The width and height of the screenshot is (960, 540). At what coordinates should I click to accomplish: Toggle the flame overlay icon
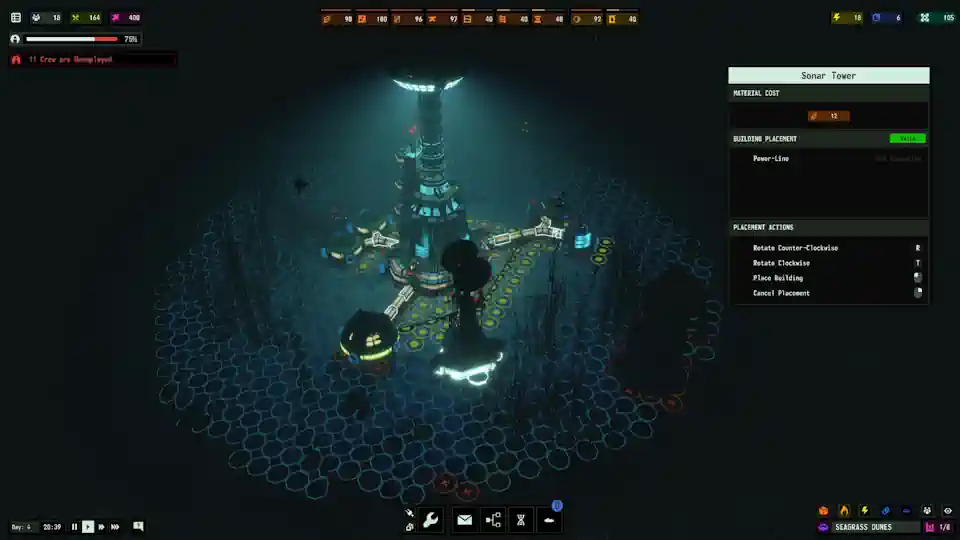[844, 511]
